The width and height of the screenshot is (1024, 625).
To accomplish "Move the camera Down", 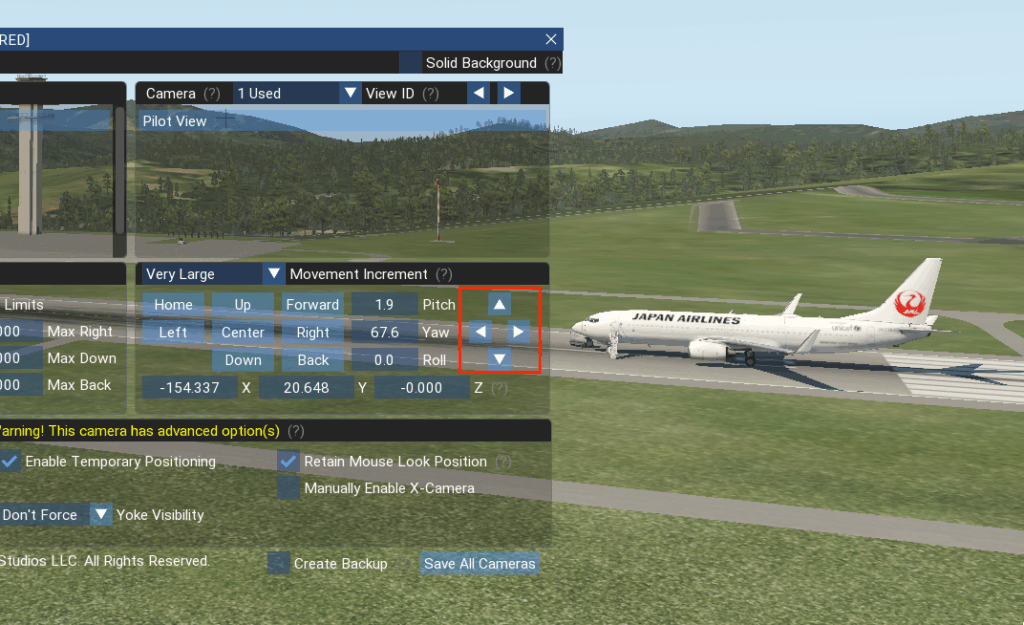I will [x=243, y=360].
